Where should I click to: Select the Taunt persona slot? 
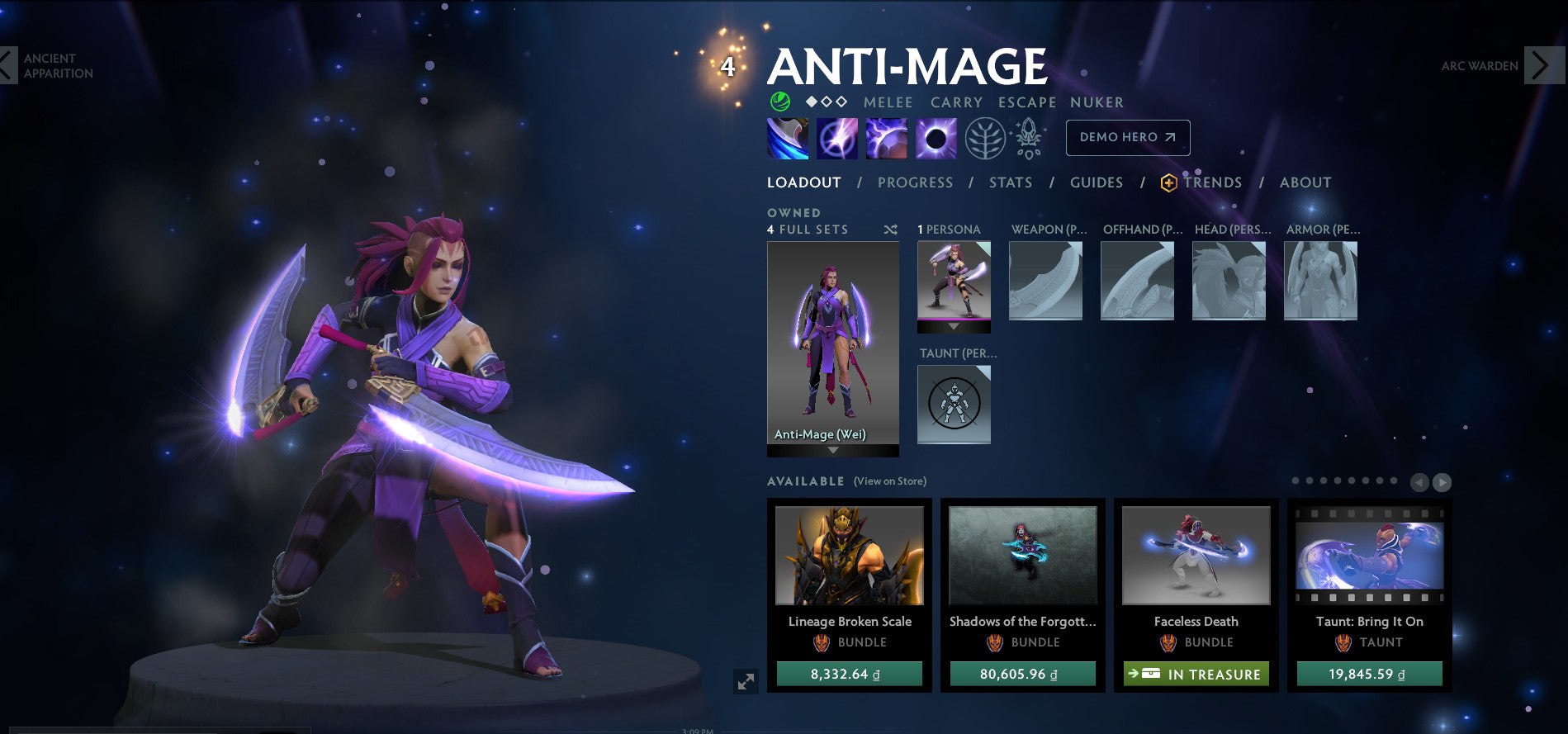(x=954, y=405)
